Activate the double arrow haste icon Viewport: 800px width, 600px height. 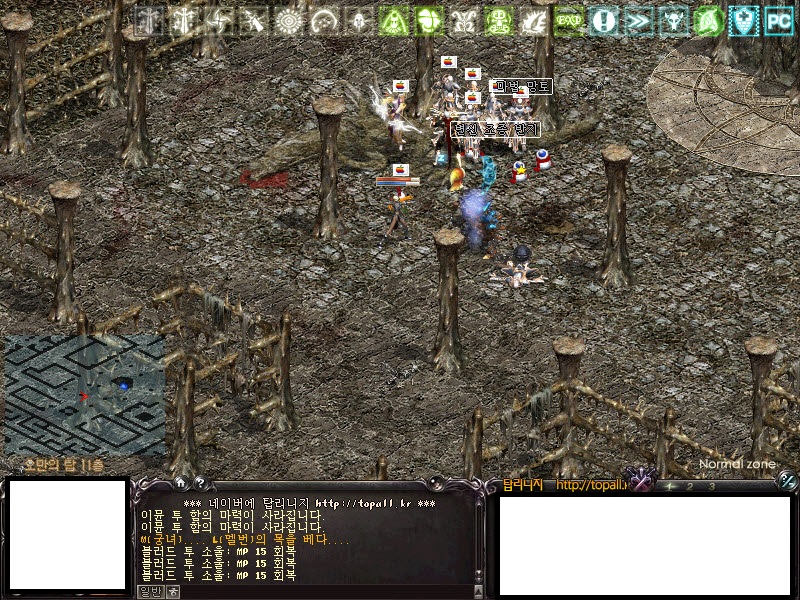pyautogui.click(x=639, y=20)
